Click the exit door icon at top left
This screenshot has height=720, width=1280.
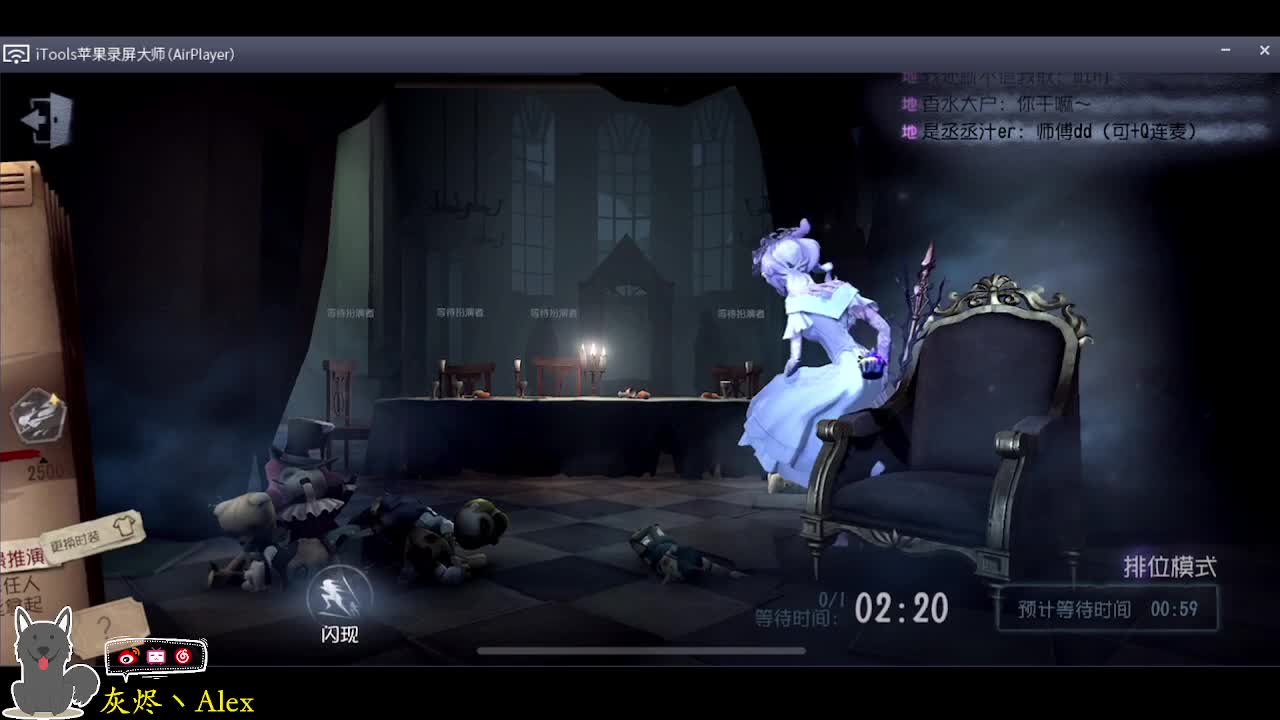[x=44, y=117]
